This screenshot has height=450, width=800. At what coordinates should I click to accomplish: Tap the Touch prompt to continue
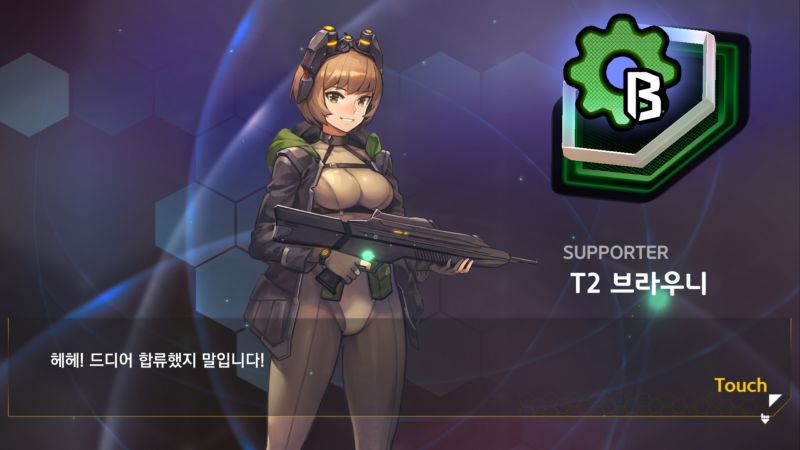[741, 386]
